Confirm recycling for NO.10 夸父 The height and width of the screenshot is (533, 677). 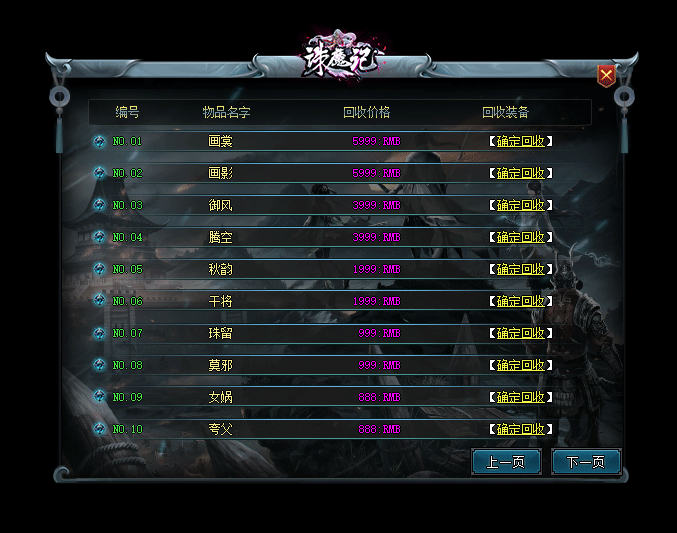[x=520, y=429]
